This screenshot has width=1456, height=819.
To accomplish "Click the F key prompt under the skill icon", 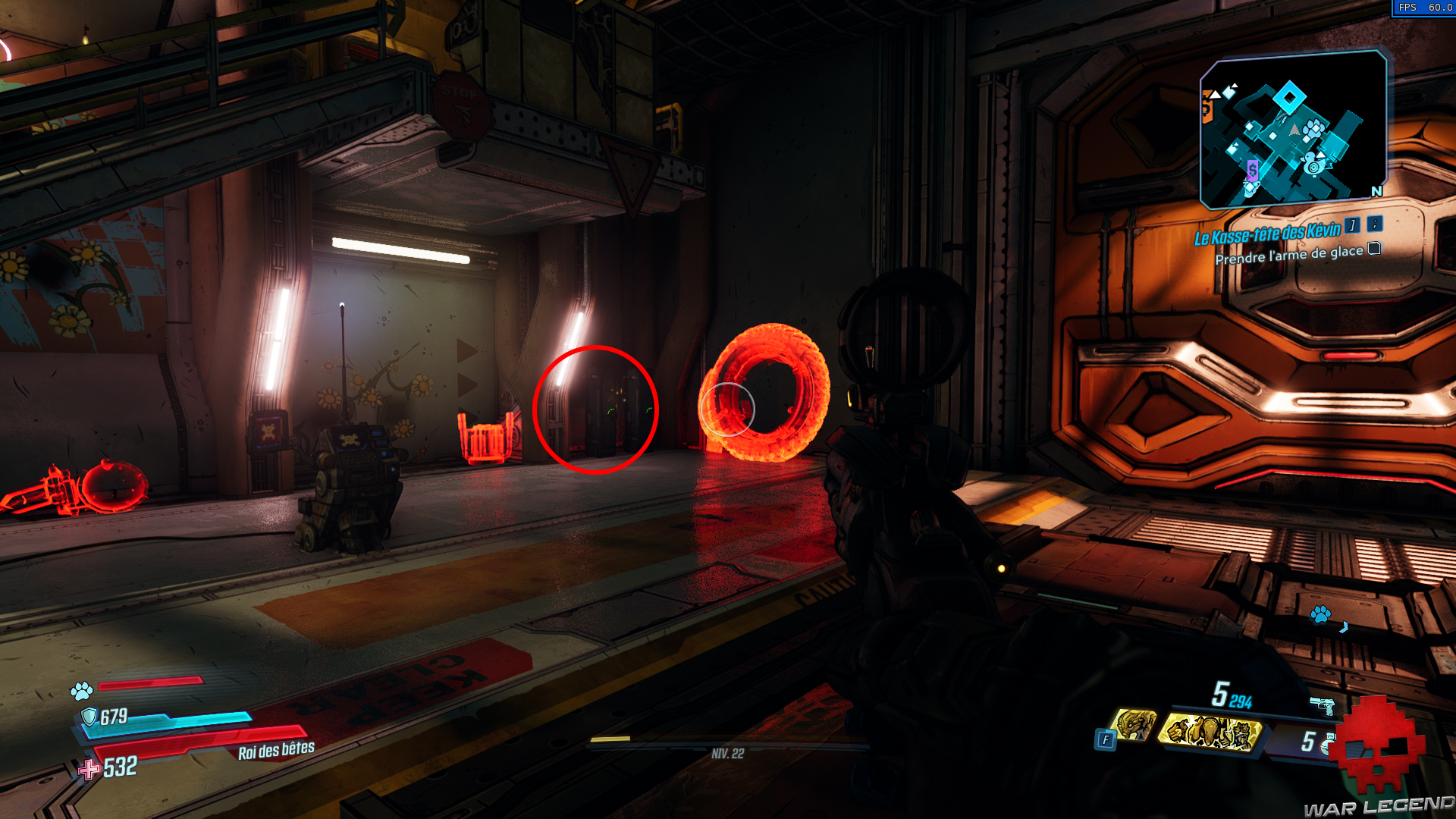I will (1106, 740).
